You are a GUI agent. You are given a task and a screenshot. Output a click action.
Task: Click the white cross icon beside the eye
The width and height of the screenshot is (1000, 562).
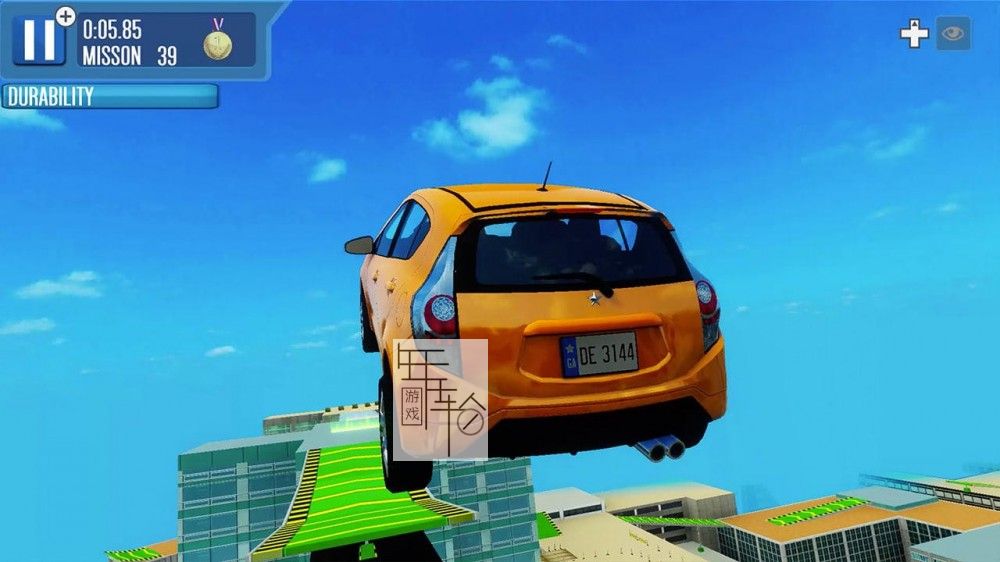(x=914, y=34)
